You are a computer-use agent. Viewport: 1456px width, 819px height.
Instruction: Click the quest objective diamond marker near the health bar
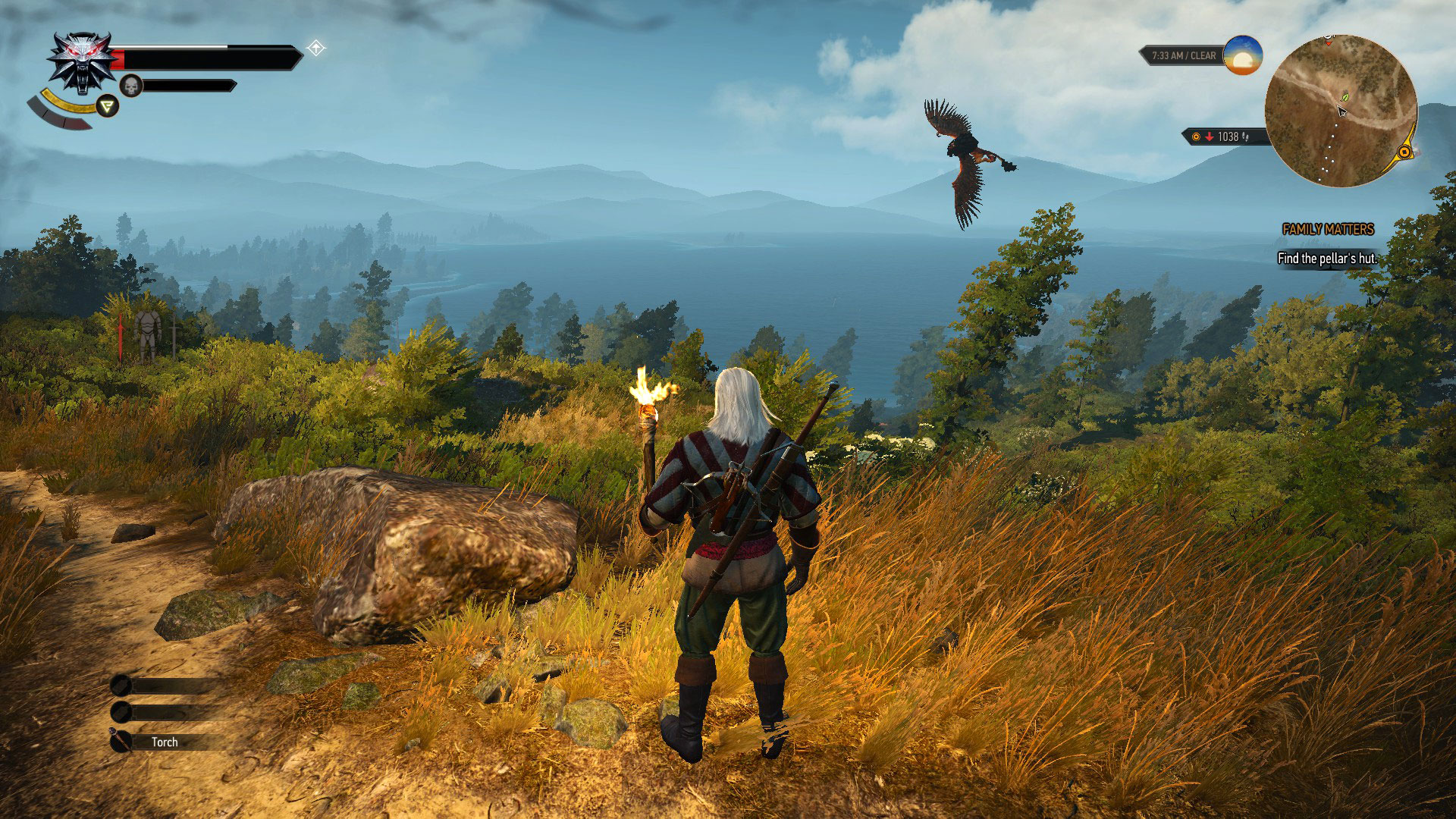(316, 47)
